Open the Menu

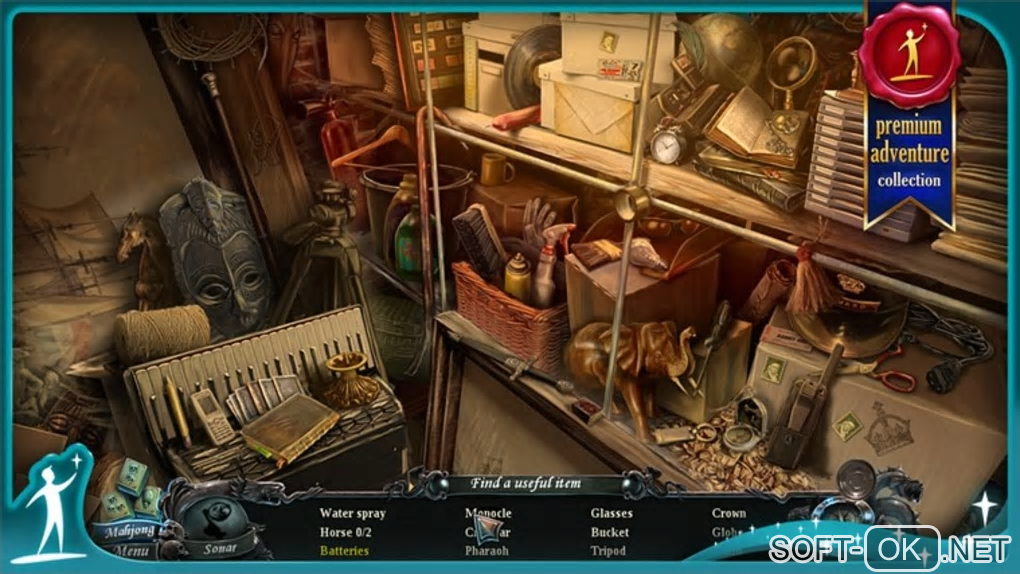(x=132, y=551)
